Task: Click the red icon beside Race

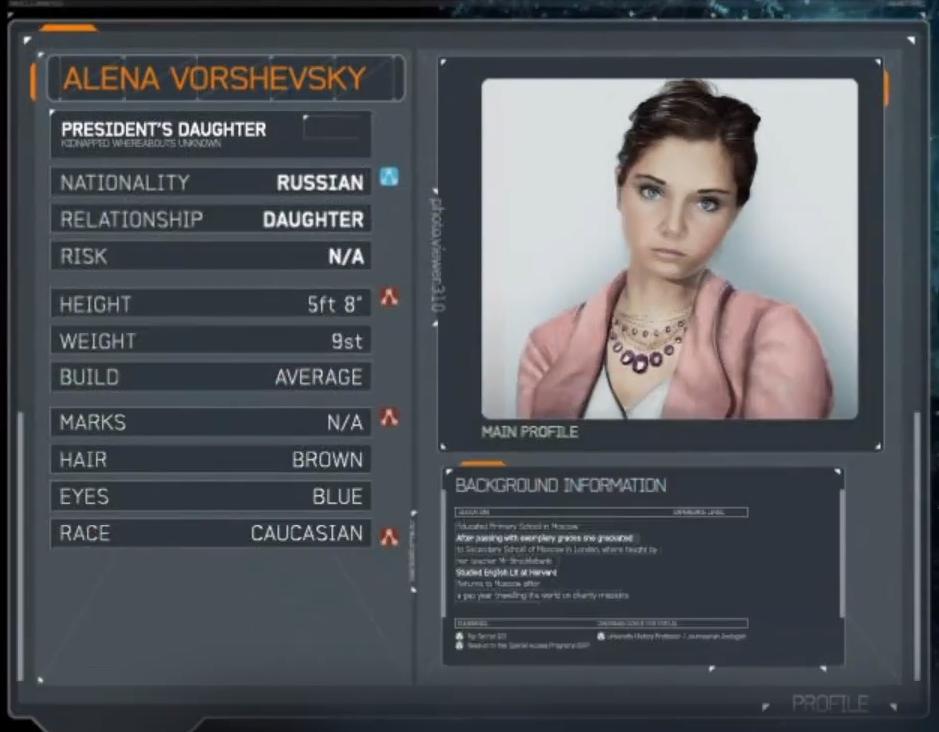Action: [389, 537]
